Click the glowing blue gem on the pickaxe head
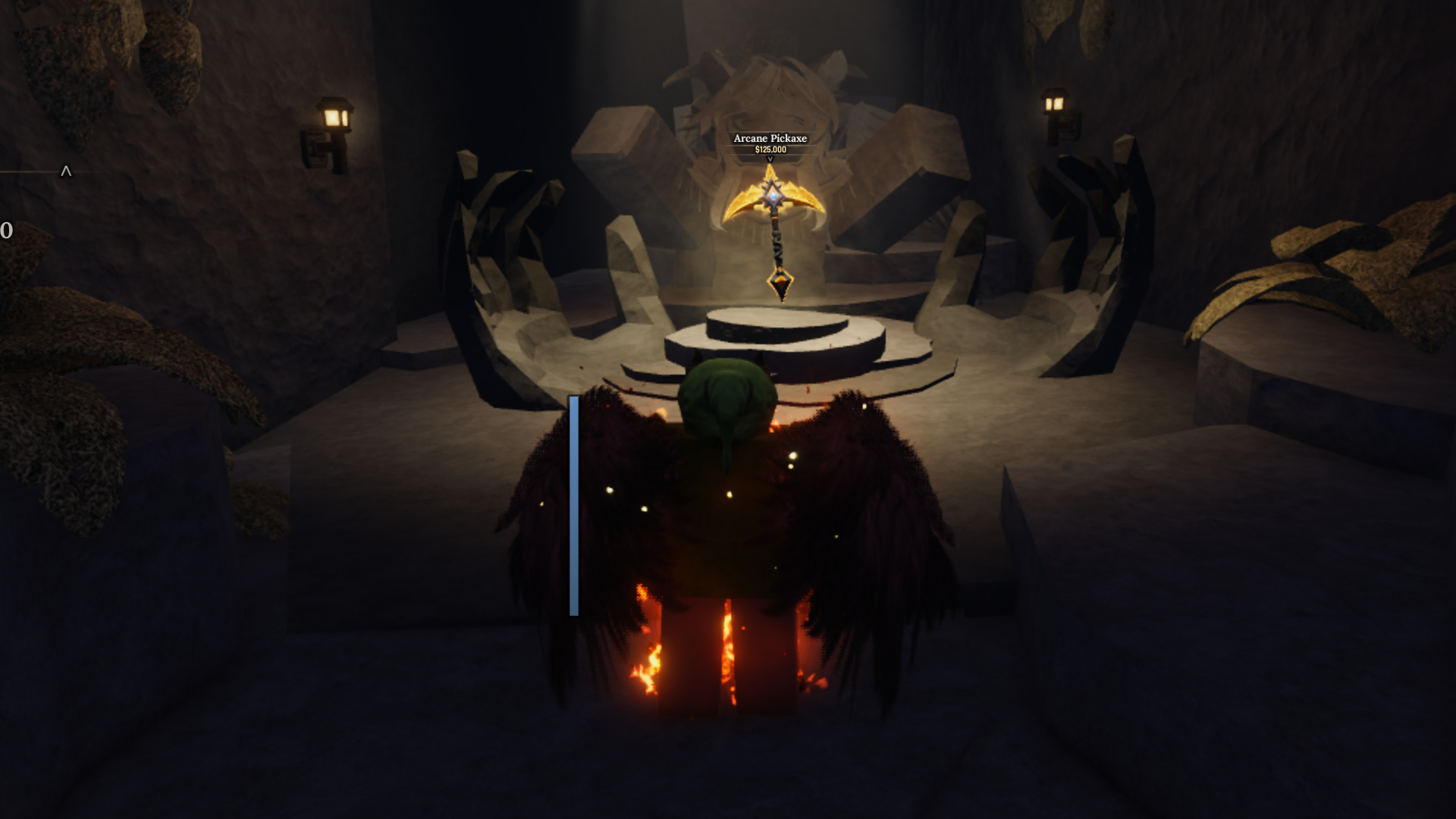 click(771, 196)
